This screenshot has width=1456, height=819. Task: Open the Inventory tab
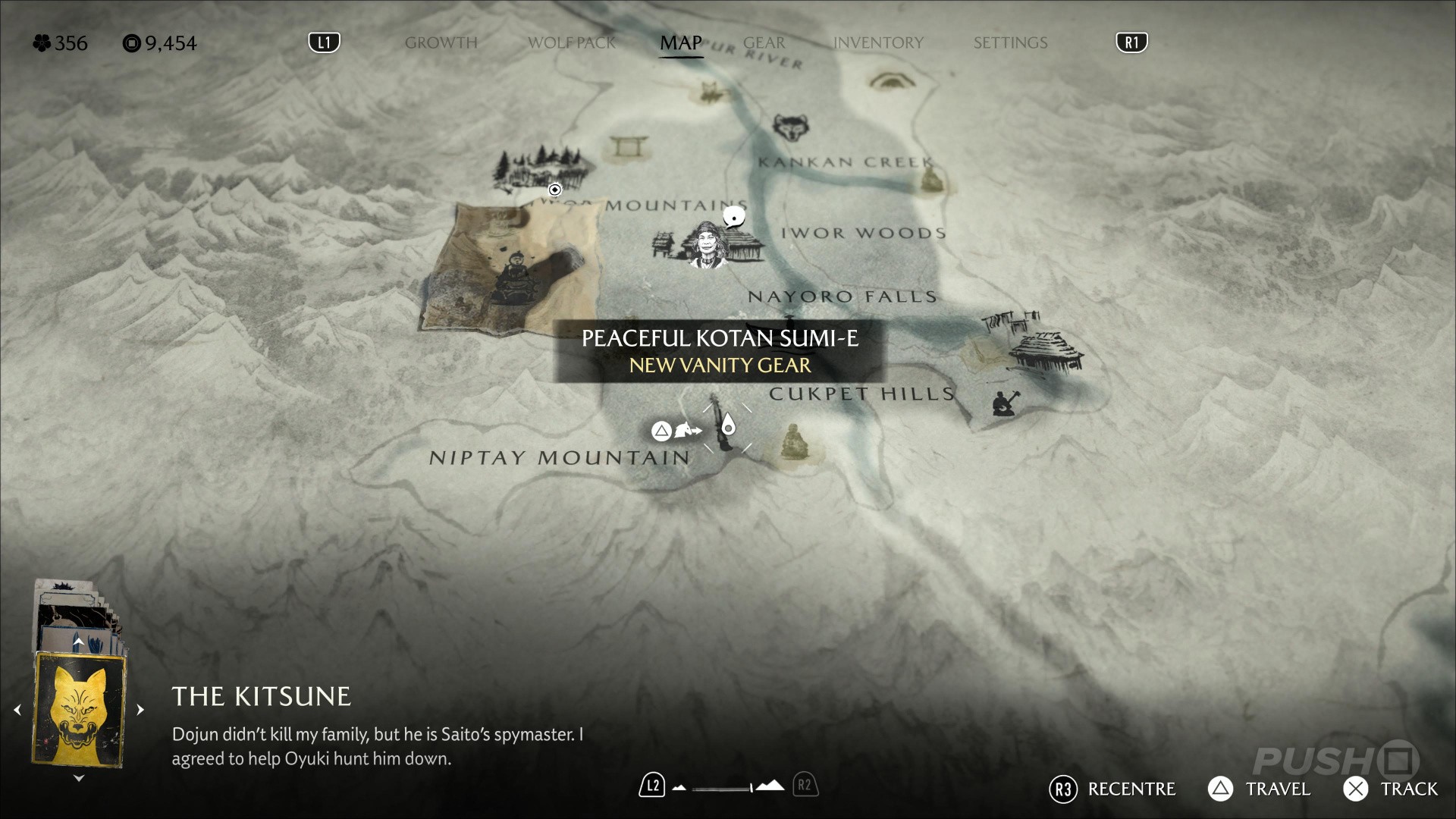[878, 42]
